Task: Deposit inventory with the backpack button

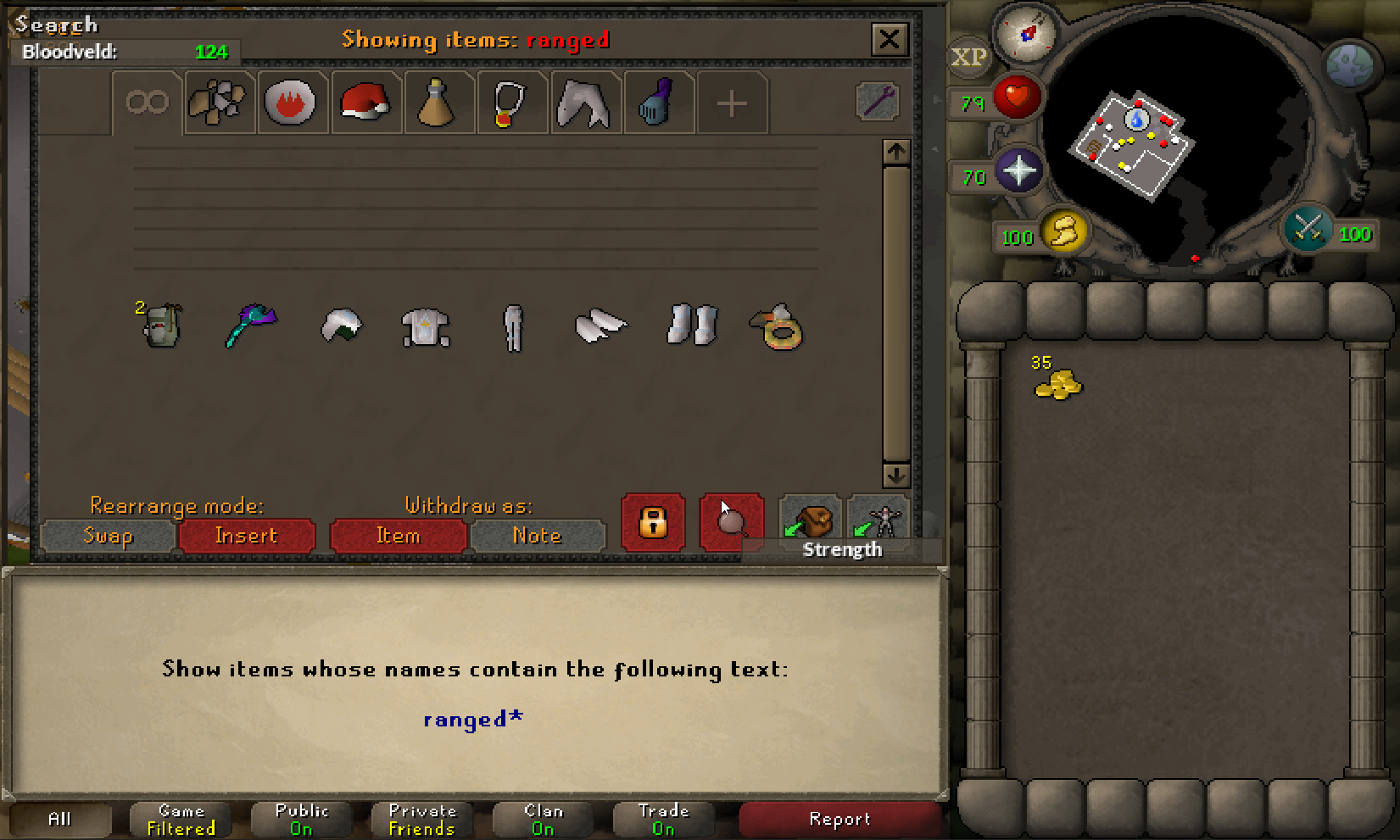Action: 810,520
